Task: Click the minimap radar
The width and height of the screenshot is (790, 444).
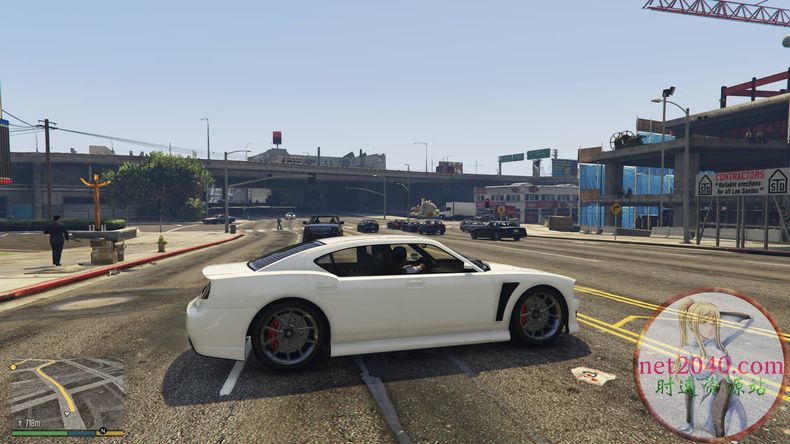Action: click(x=66, y=393)
